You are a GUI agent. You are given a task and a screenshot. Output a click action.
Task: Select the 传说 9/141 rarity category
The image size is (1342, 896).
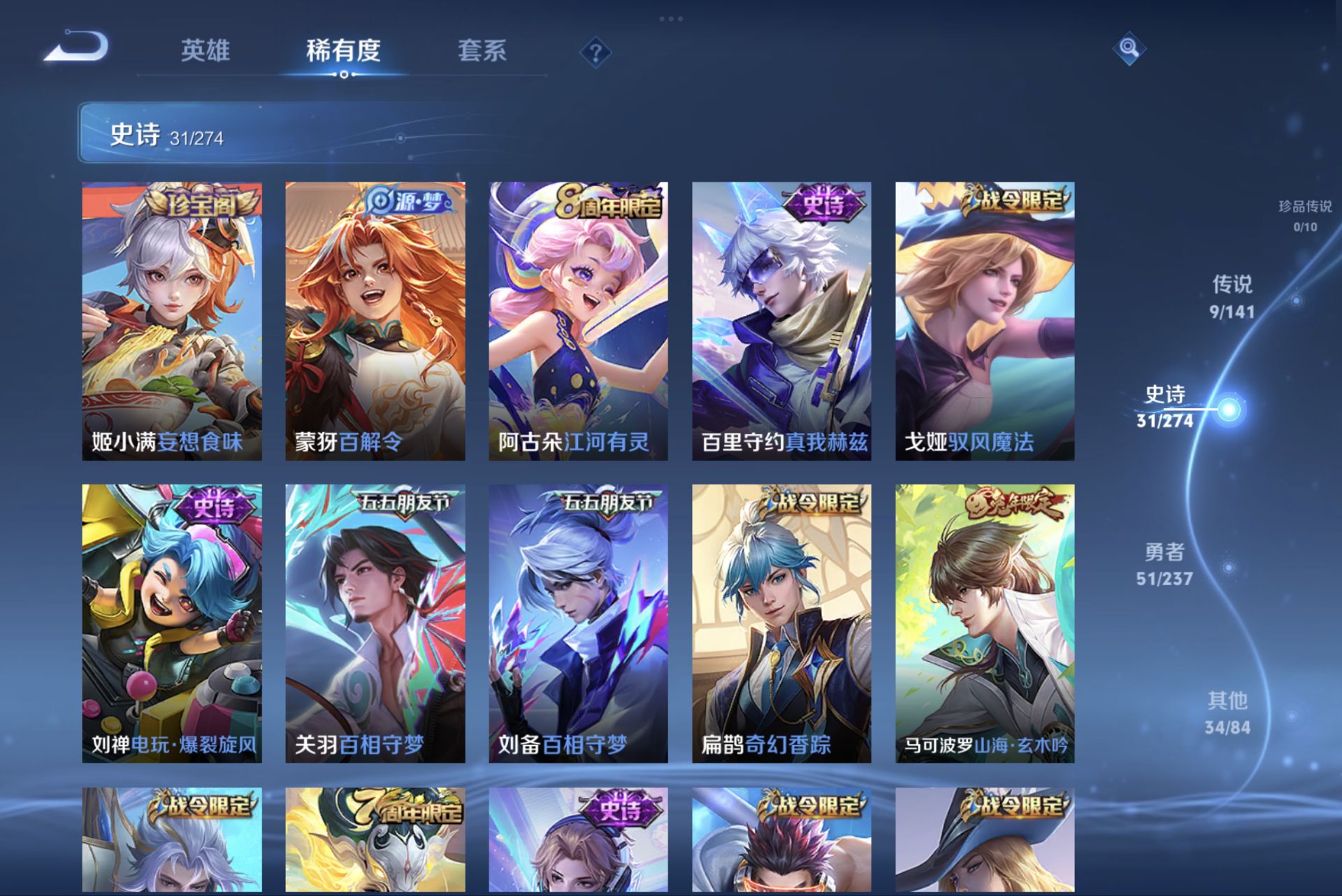tap(1234, 298)
